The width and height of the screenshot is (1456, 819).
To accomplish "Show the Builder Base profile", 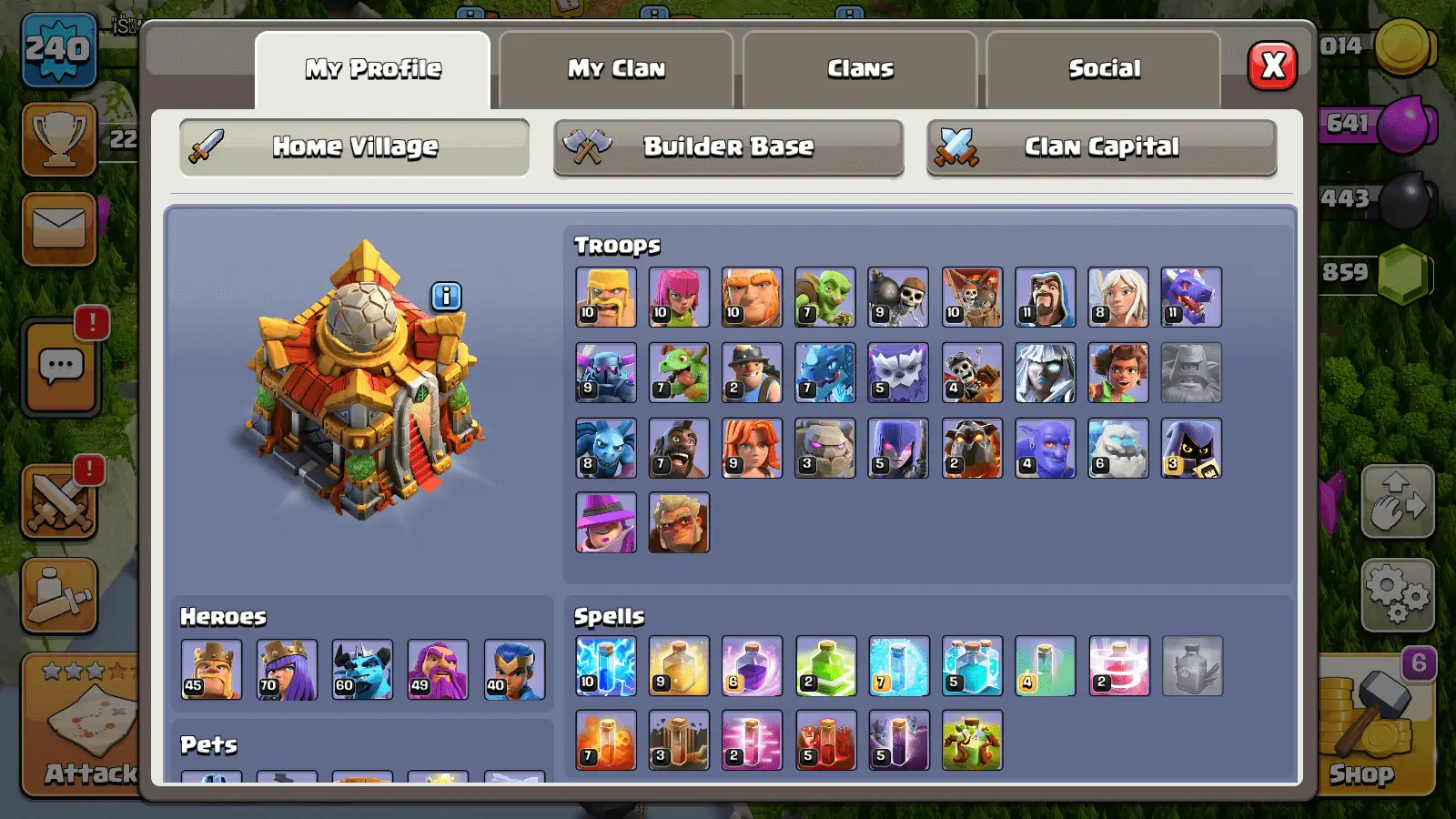I will click(x=728, y=147).
